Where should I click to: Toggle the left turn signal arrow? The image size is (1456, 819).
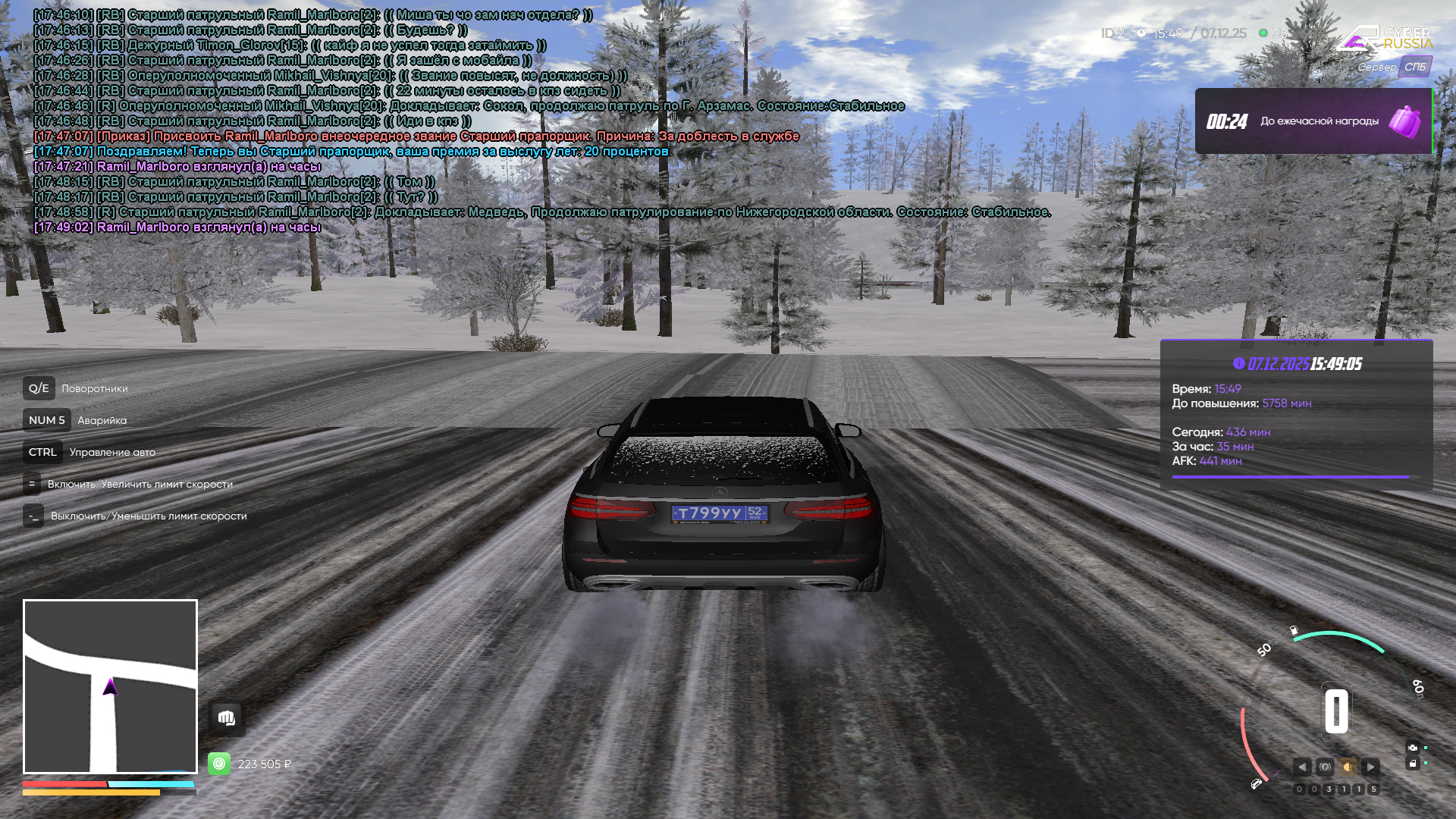pyautogui.click(x=1302, y=767)
